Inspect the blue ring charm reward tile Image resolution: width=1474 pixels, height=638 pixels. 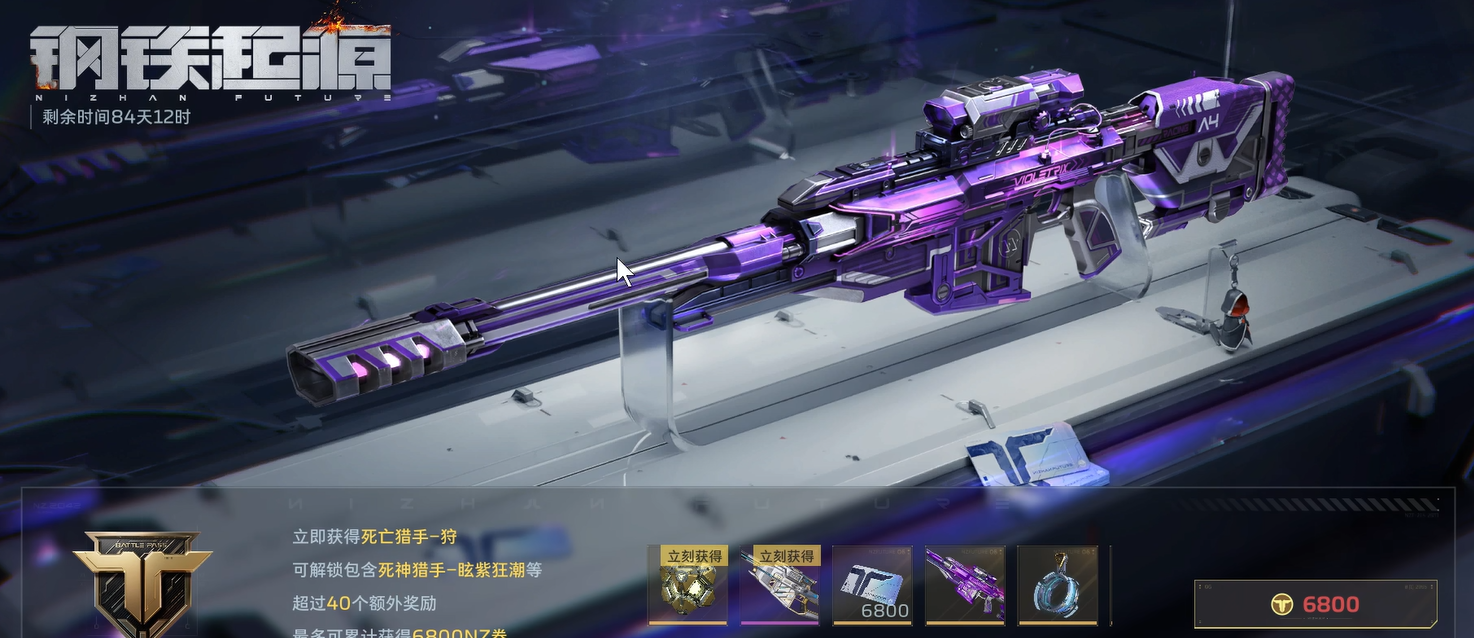point(1057,585)
